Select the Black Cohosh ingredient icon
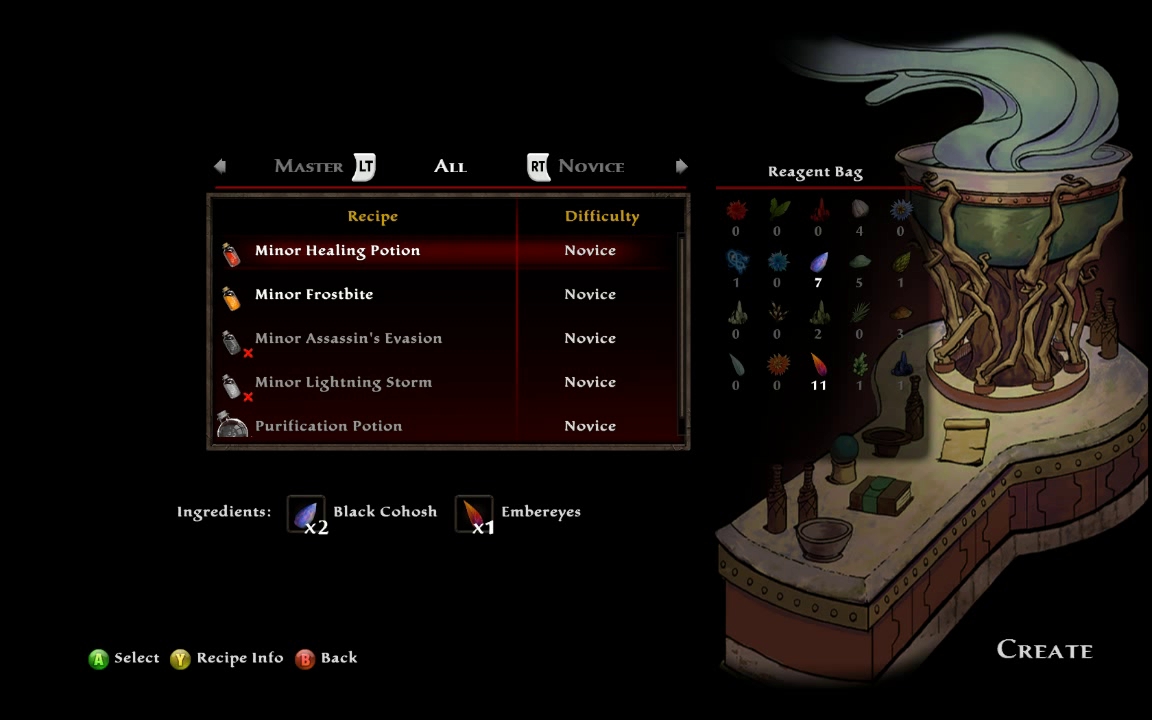 pyautogui.click(x=306, y=513)
